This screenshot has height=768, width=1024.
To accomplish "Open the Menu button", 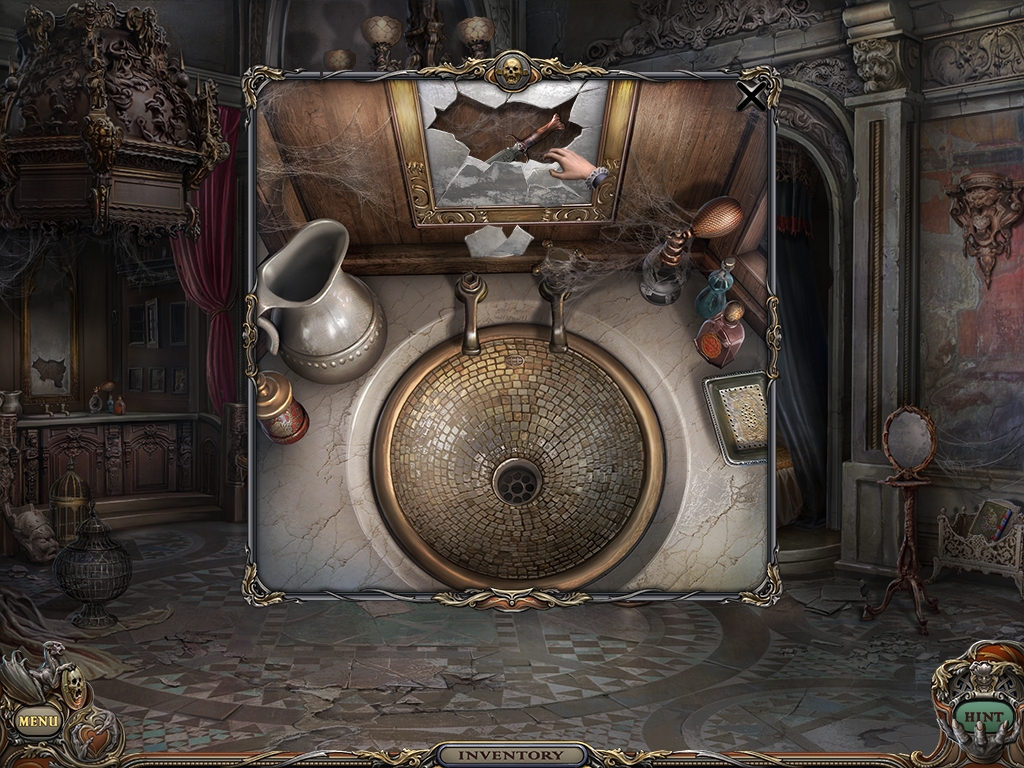I will (38, 719).
